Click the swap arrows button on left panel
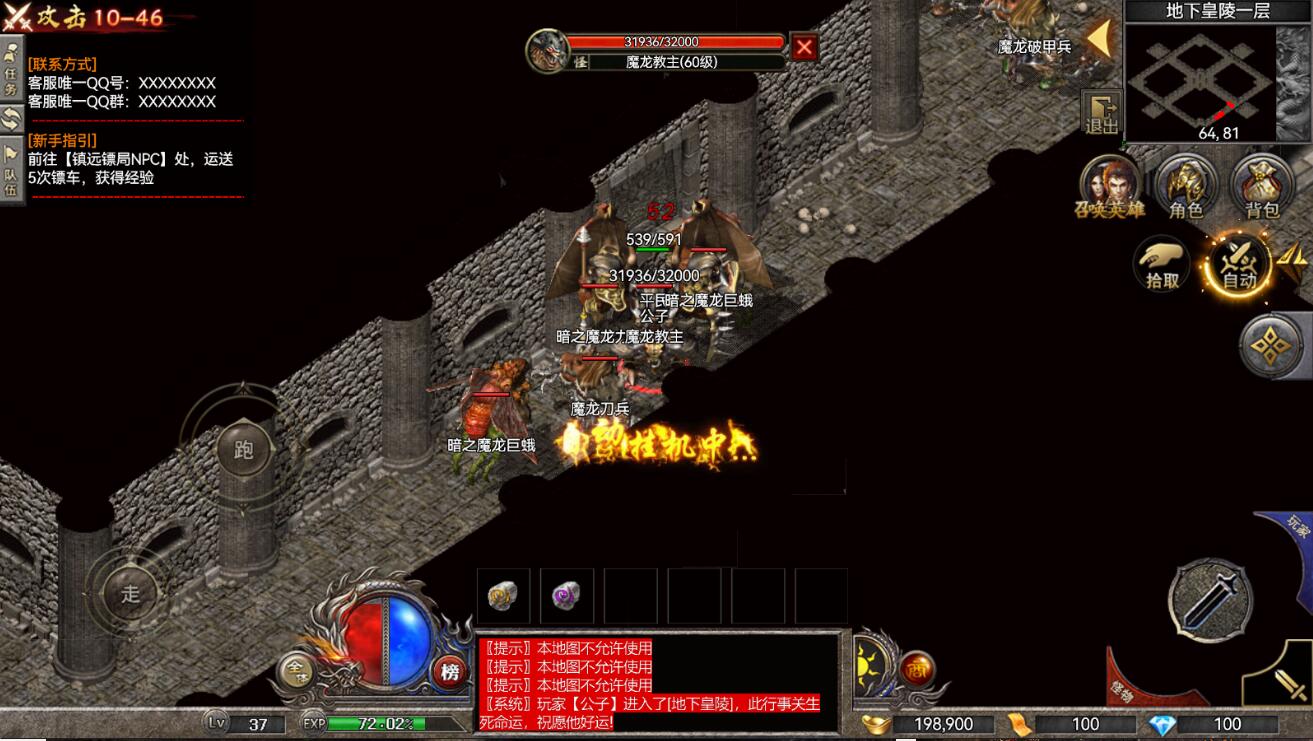 click(11, 119)
